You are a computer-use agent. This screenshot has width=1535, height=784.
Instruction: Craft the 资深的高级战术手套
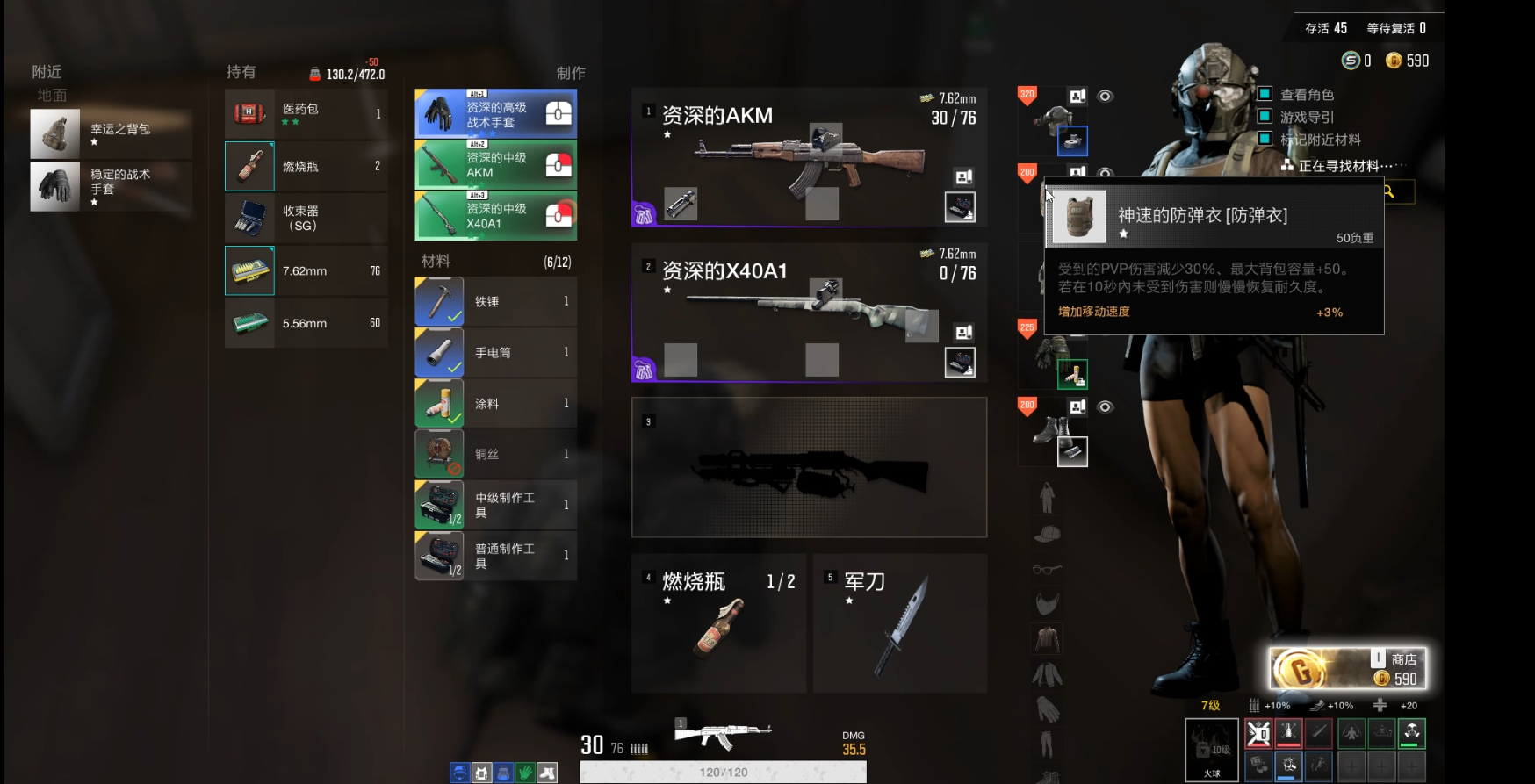click(495, 114)
